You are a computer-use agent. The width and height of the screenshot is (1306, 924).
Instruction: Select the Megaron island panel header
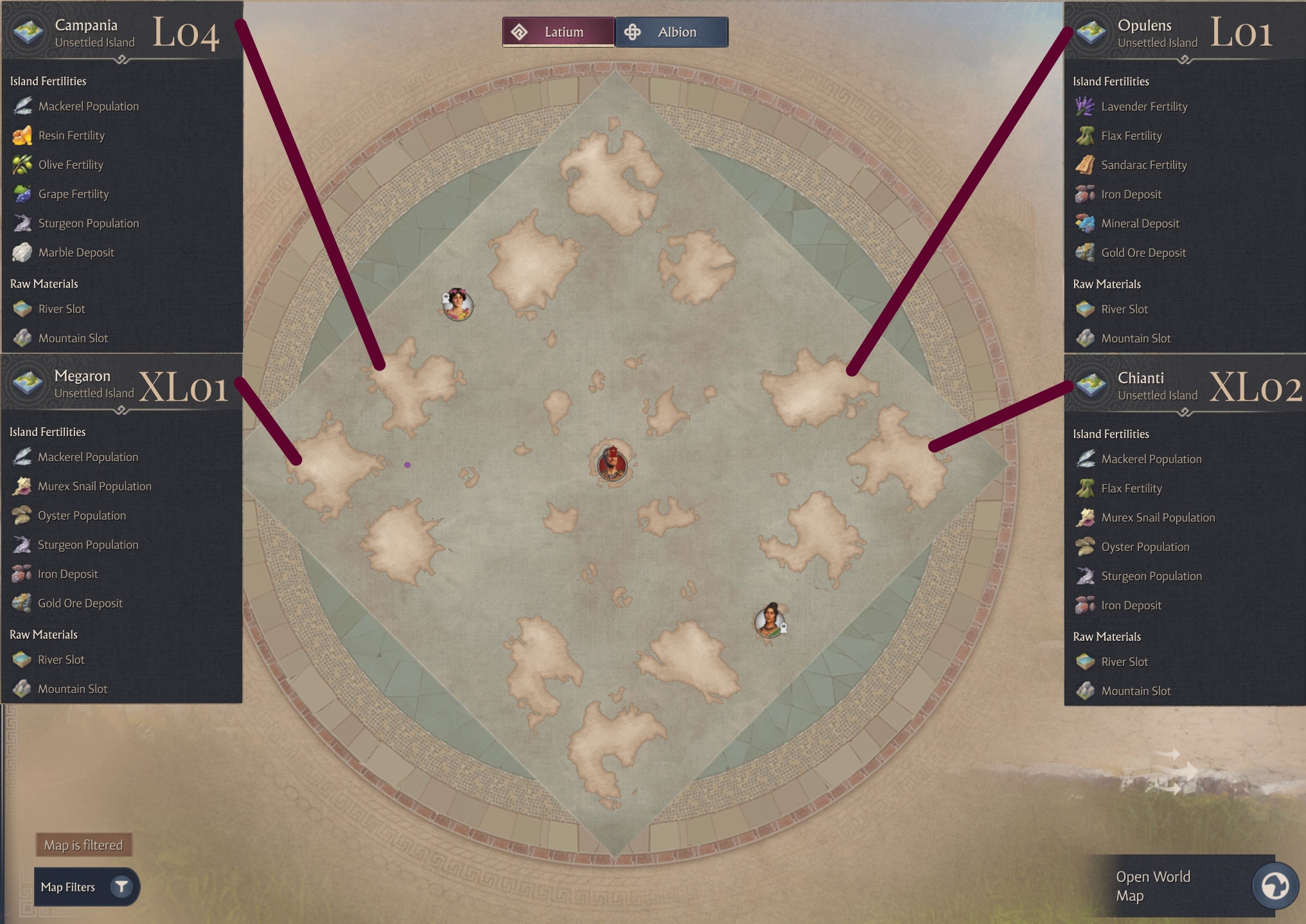coord(94,384)
